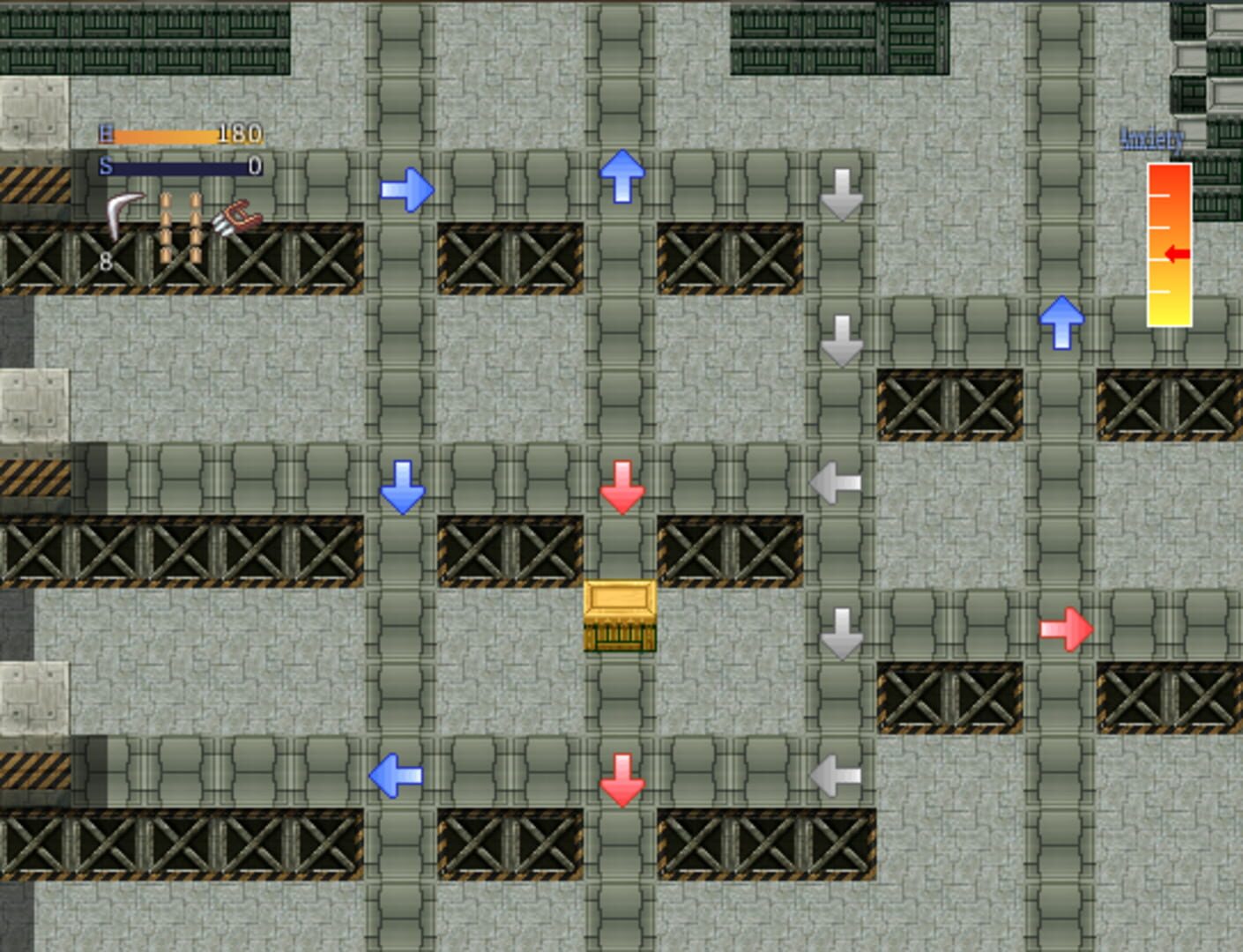Click the gray down arrow in the top right corridor

pyautogui.click(x=841, y=191)
